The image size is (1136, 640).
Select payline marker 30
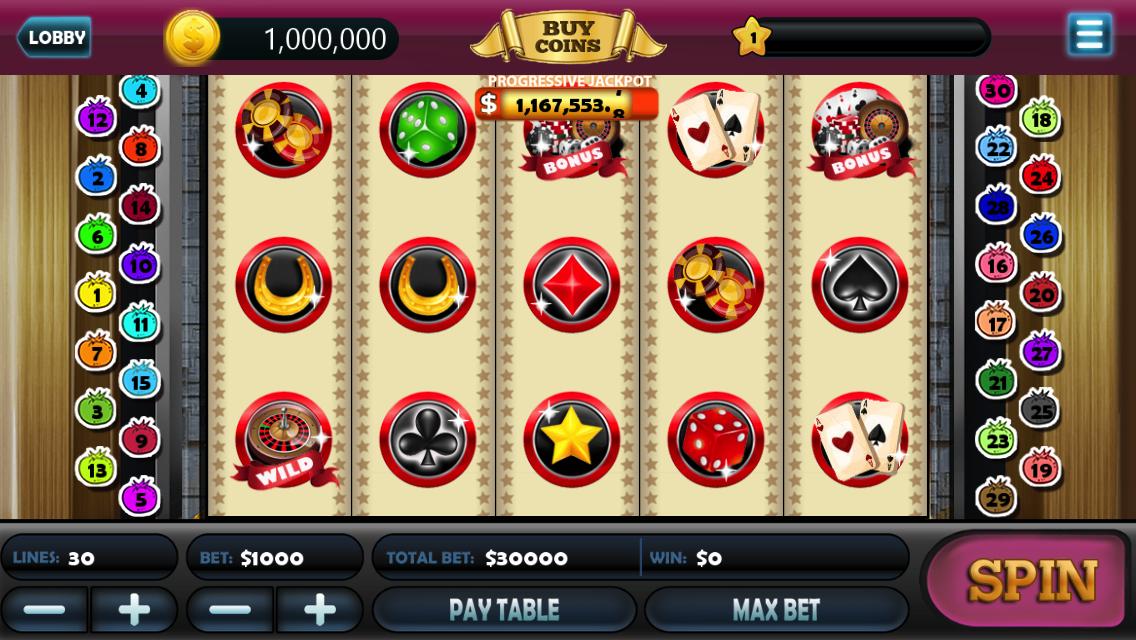click(996, 91)
